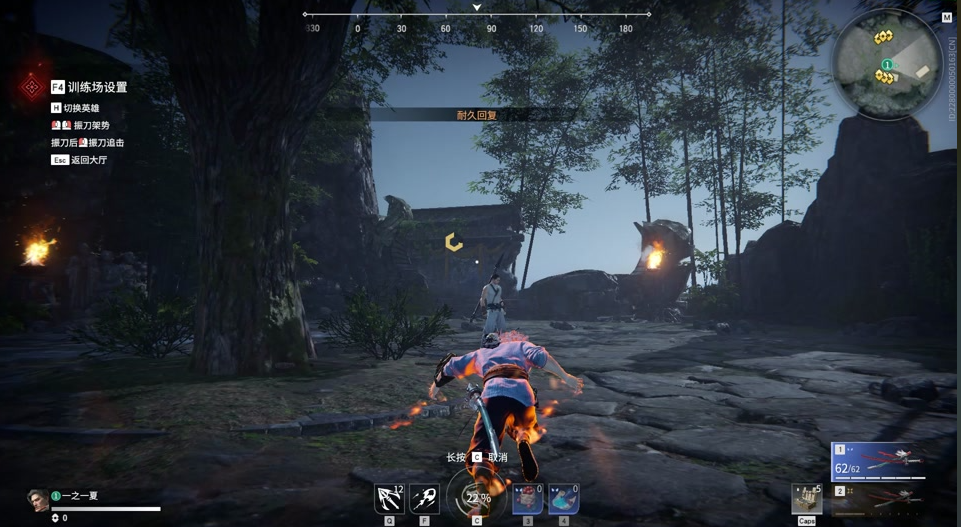This screenshot has height=527, width=961.
Task: Click the M map button beside minimap
Action: (x=946, y=17)
